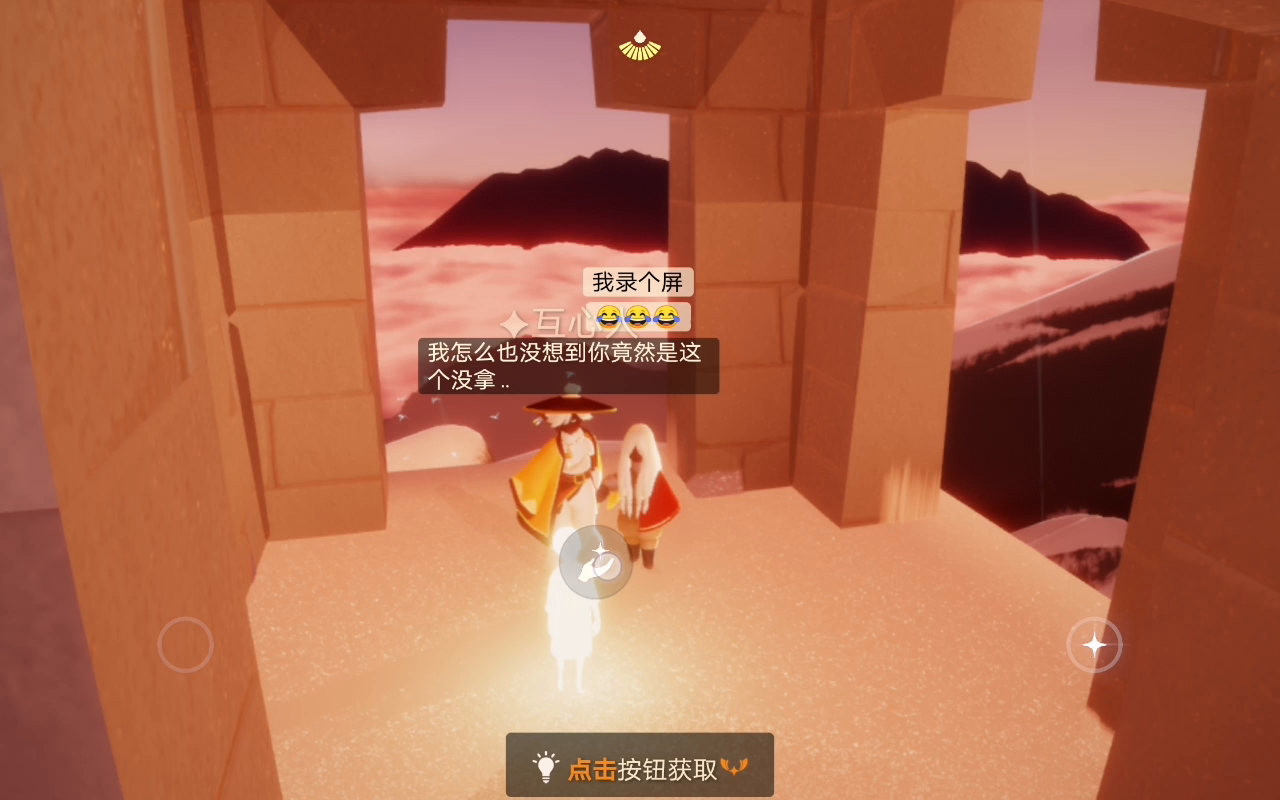The image size is (1280, 800).
Task: Tap the sparkle star button on the right edge
Action: click(1096, 645)
